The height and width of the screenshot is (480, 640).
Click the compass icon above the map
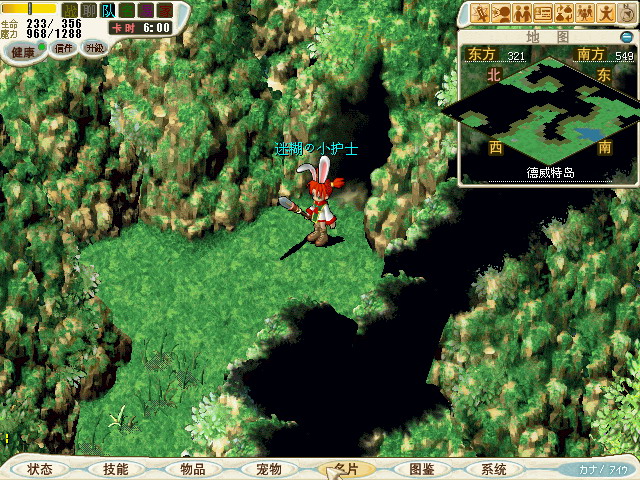(x=628, y=13)
